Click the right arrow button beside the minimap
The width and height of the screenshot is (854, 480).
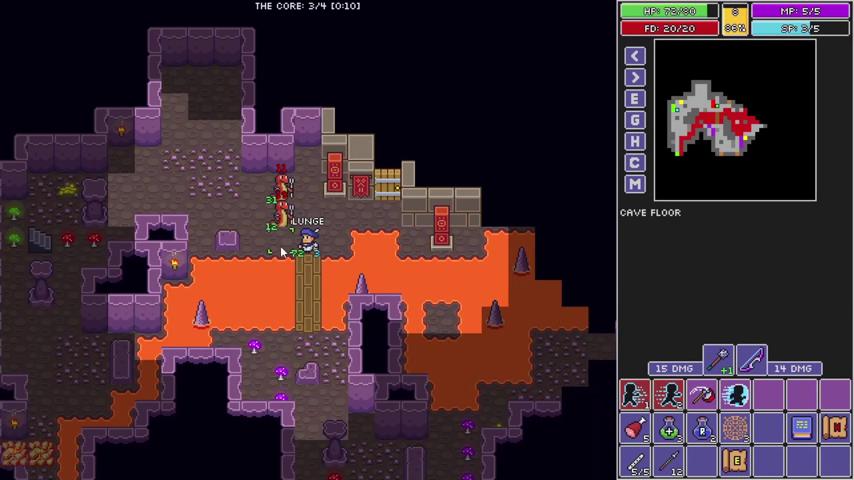pyautogui.click(x=635, y=78)
